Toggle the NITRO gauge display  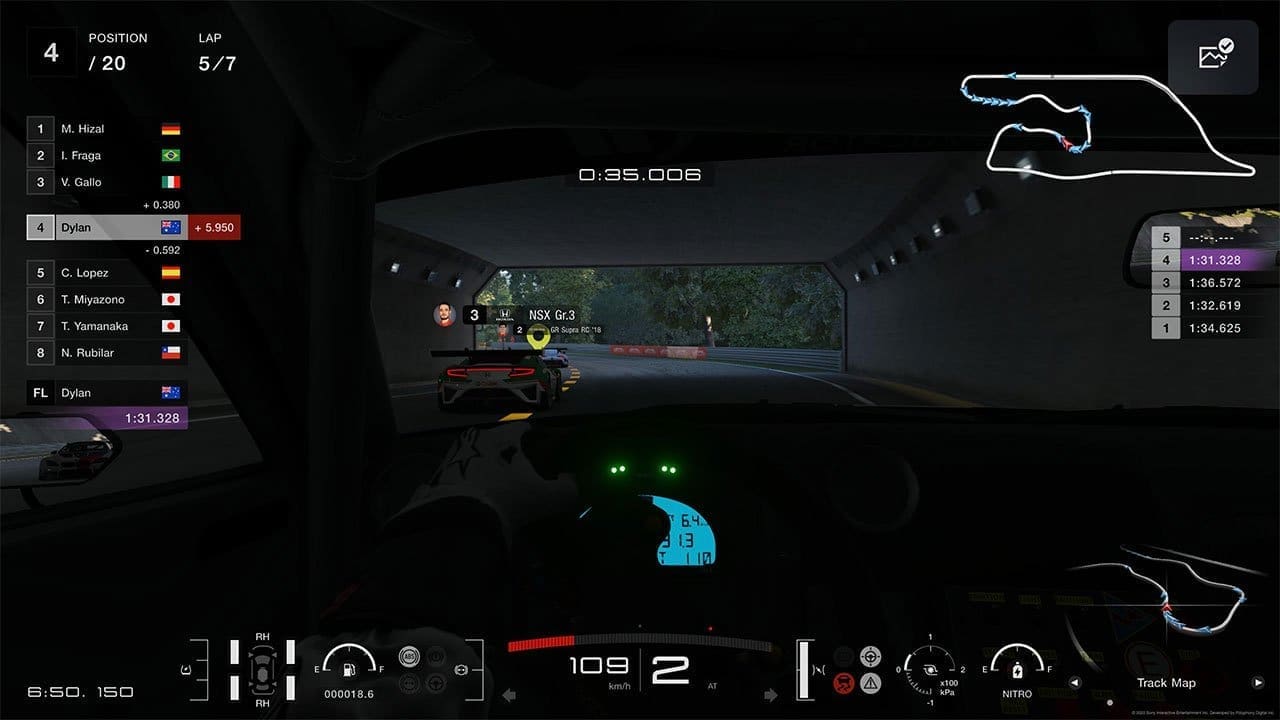point(1017,680)
